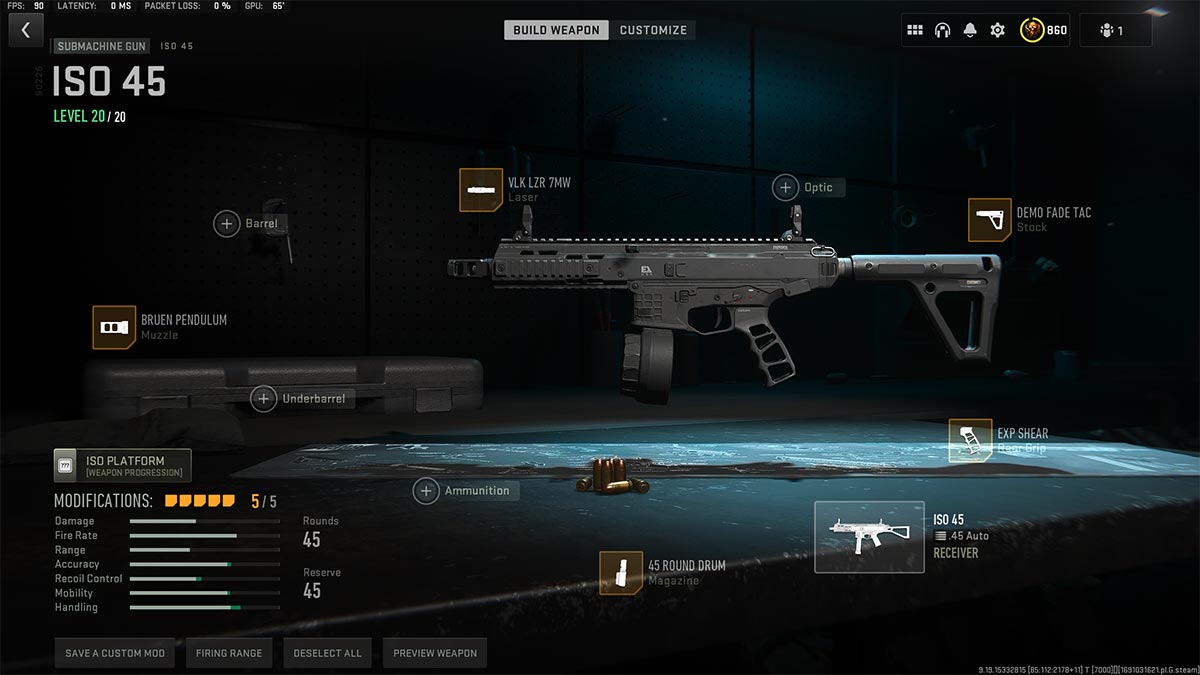Preview the weapon
The image size is (1200, 675).
(435, 653)
